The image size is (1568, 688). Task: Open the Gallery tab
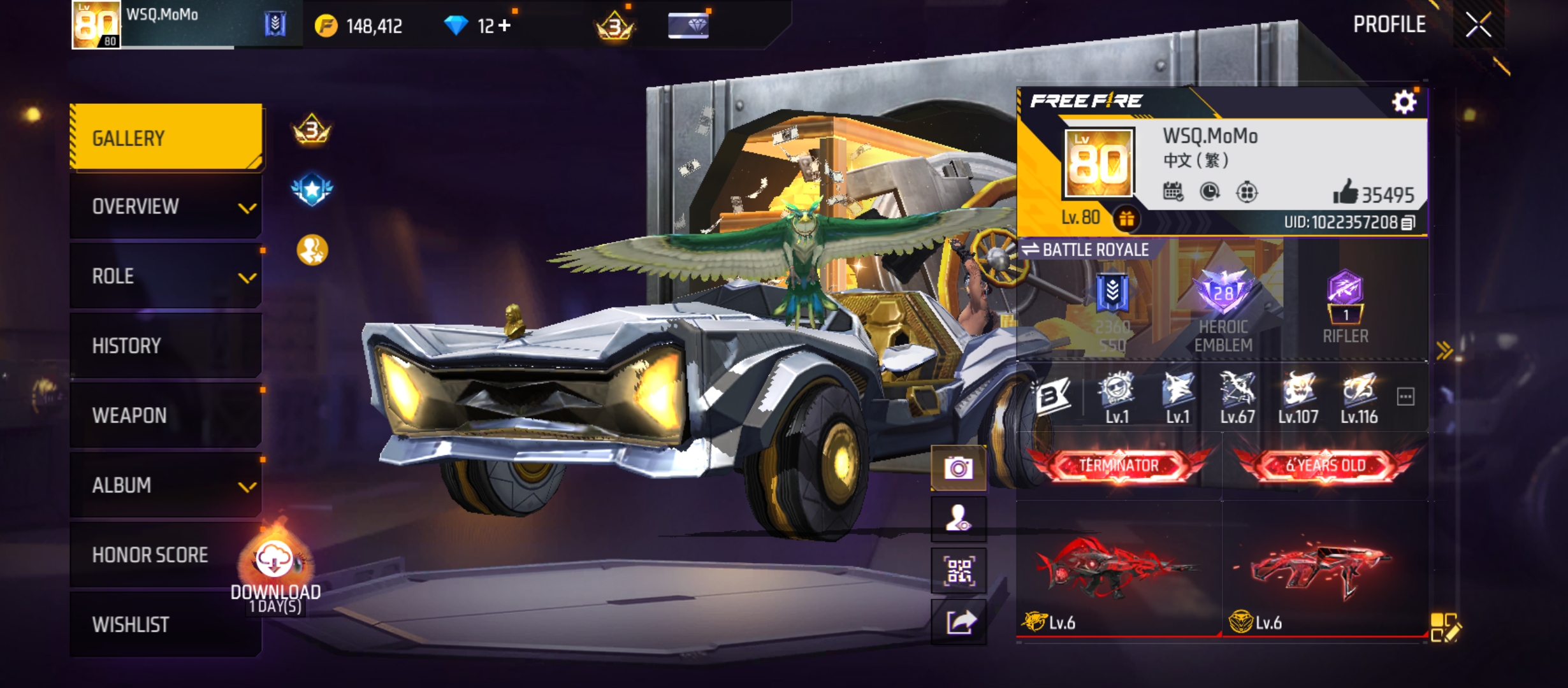[x=166, y=138]
